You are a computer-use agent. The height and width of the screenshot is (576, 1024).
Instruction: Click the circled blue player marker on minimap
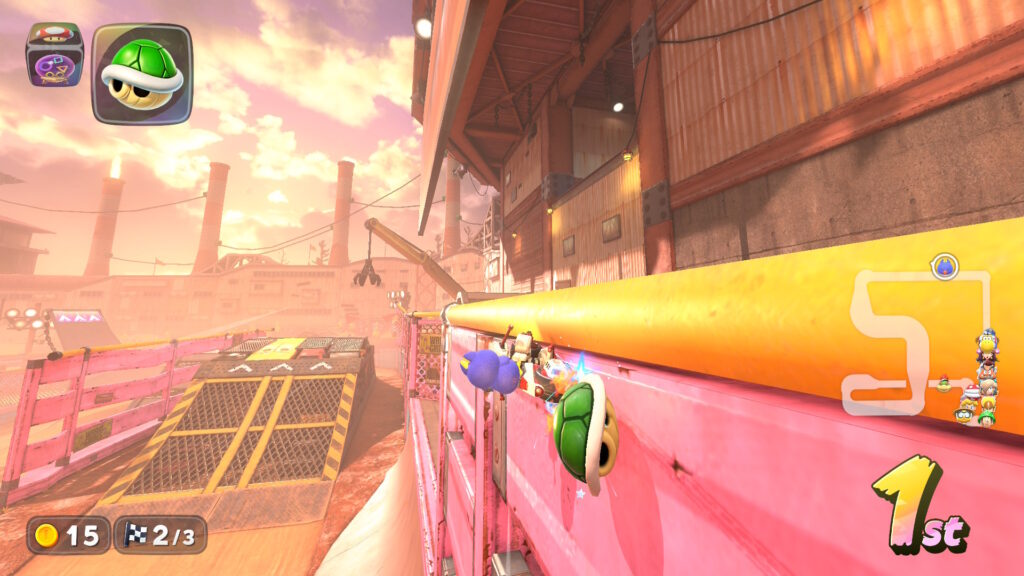tap(944, 266)
